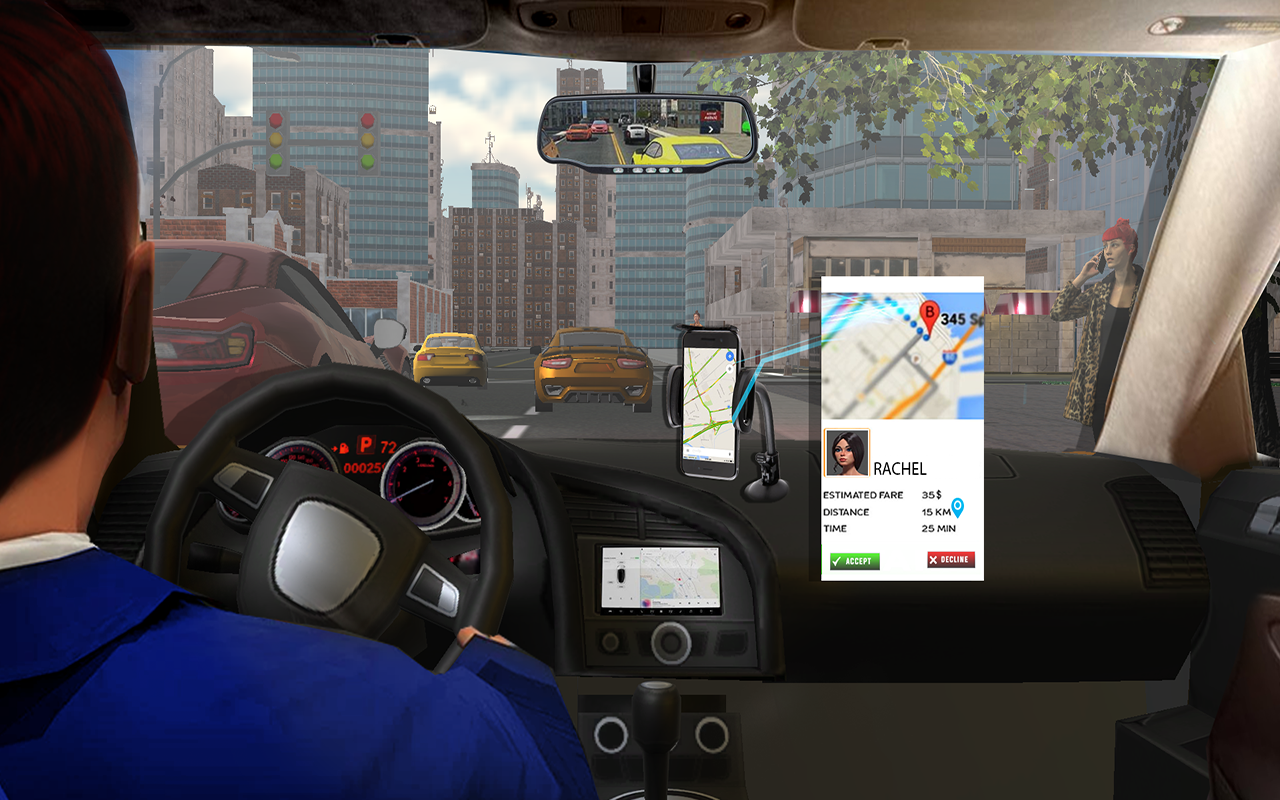Decline Rachel's ride request

(x=950, y=559)
